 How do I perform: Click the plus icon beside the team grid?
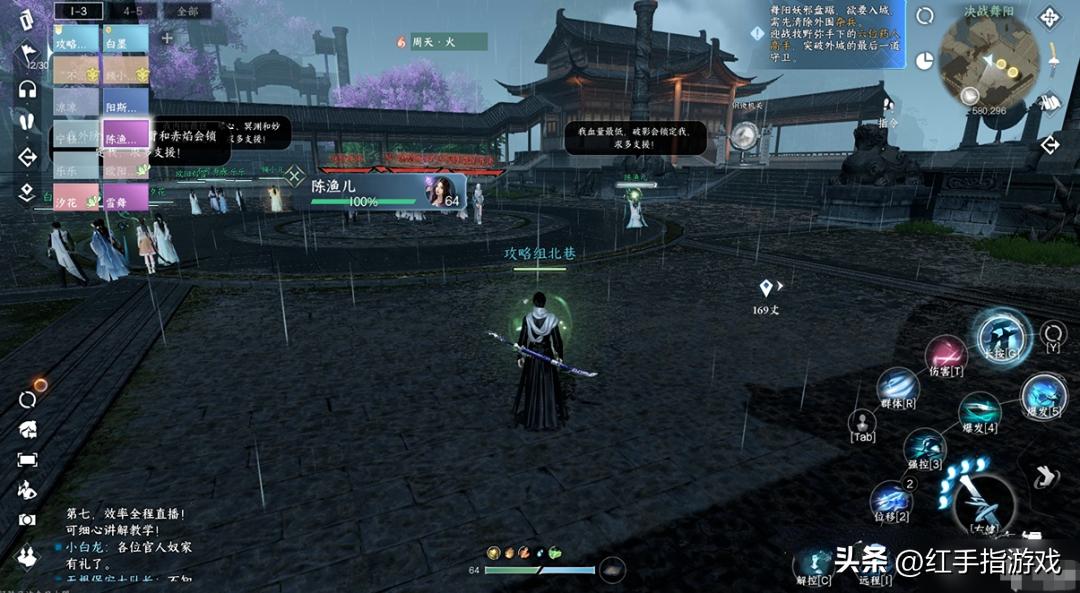[x=167, y=38]
